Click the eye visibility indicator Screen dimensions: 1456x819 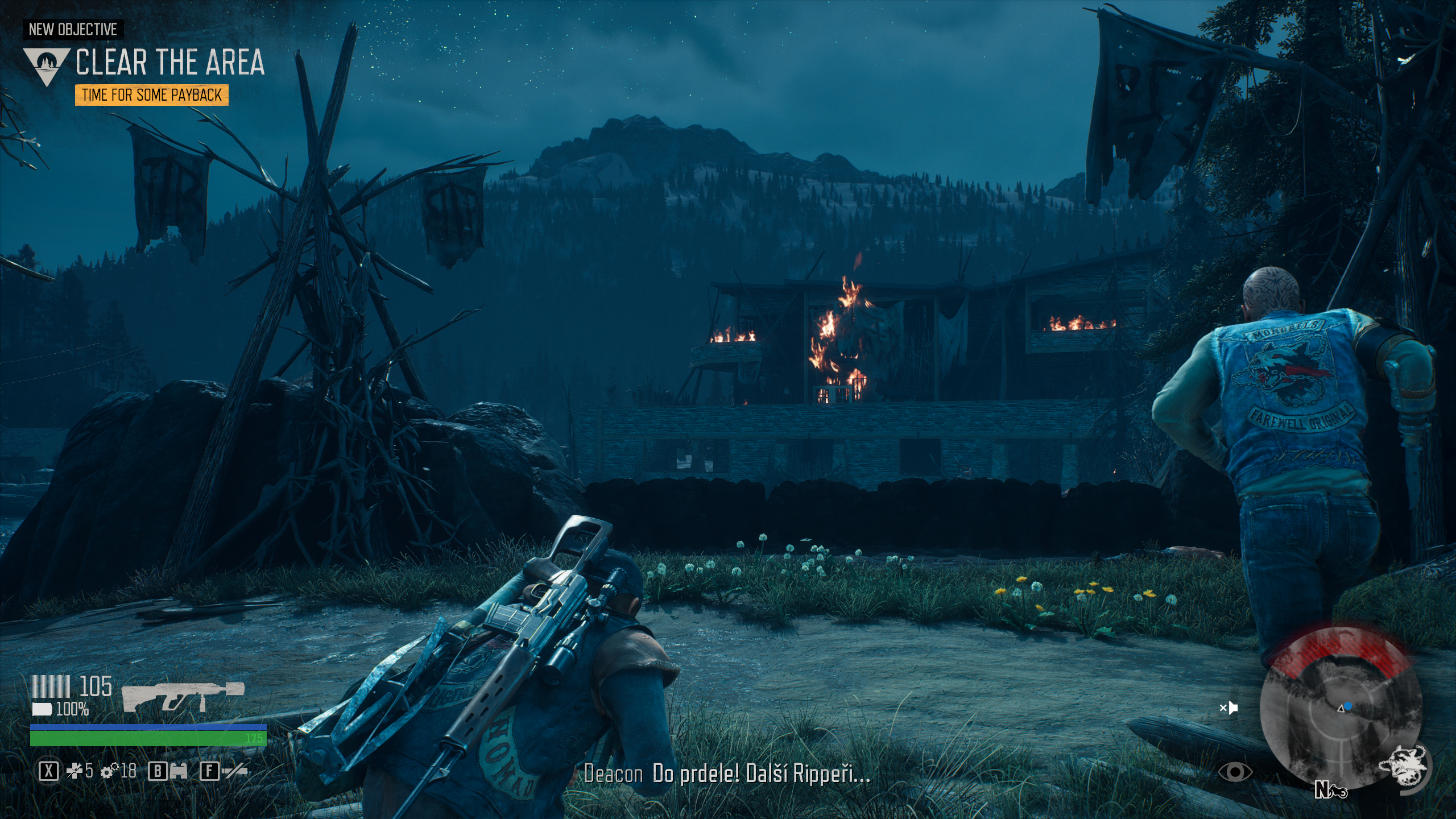click(1235, 772)
